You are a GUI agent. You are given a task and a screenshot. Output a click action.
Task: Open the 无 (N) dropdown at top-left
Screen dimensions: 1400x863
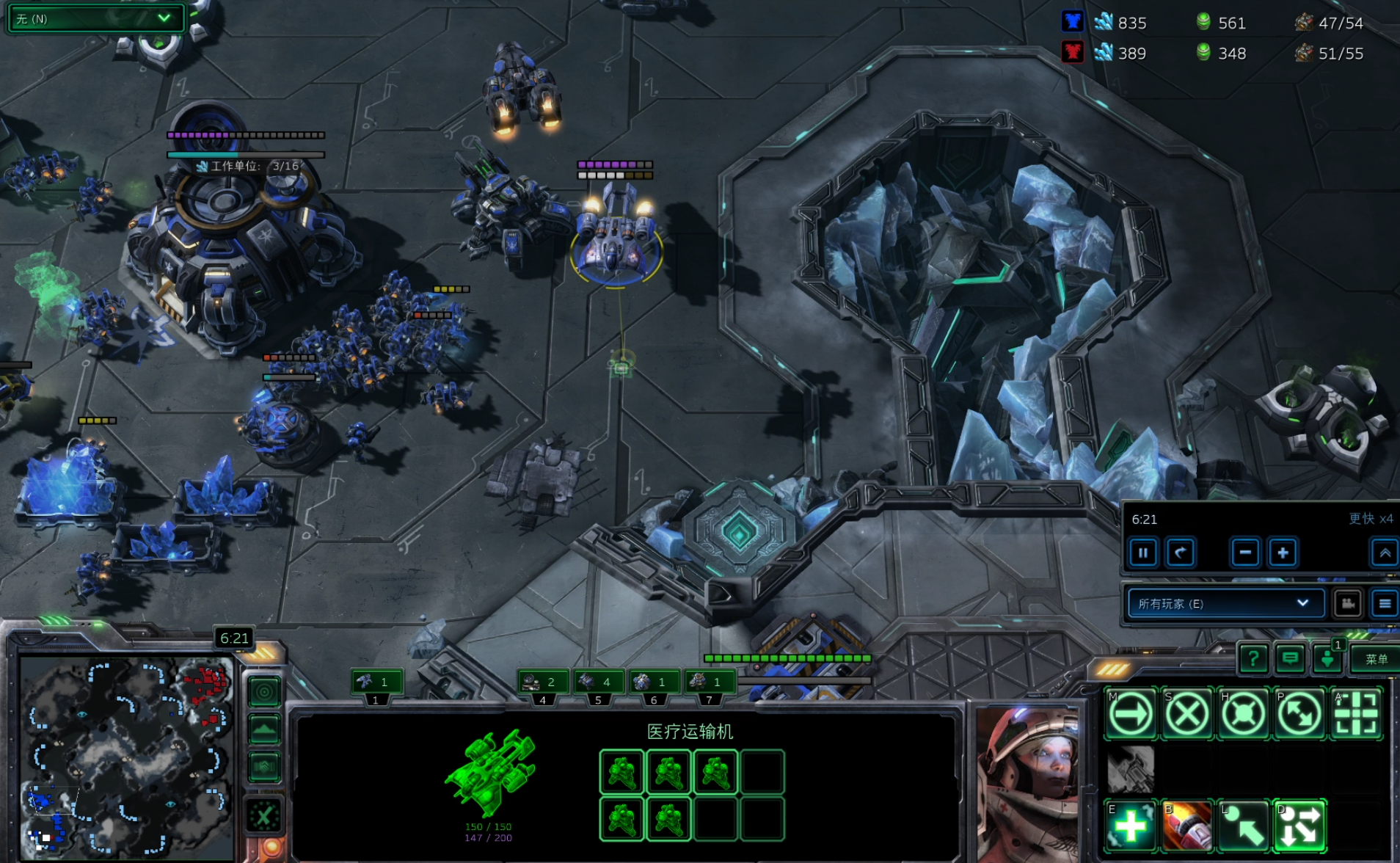95,18
